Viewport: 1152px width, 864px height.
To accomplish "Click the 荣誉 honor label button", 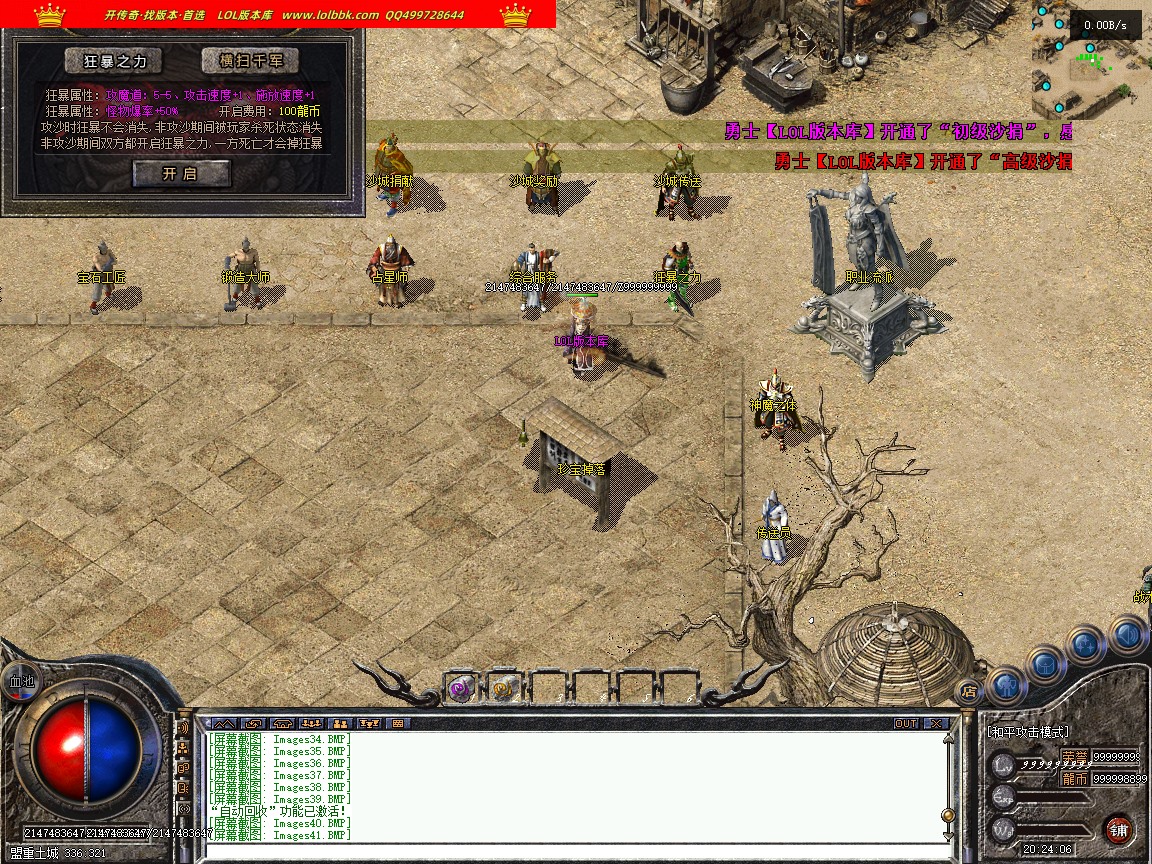I will [1074, 756].
